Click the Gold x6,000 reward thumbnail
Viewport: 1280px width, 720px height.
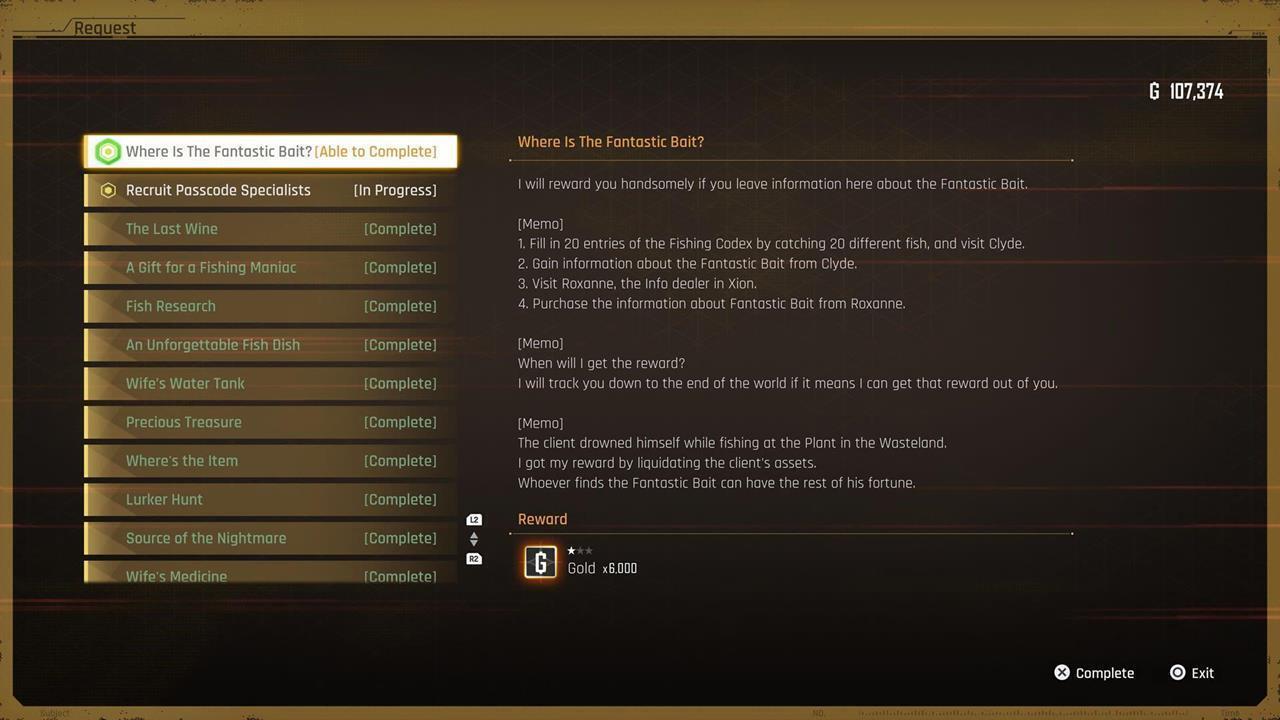pos(540,562)
